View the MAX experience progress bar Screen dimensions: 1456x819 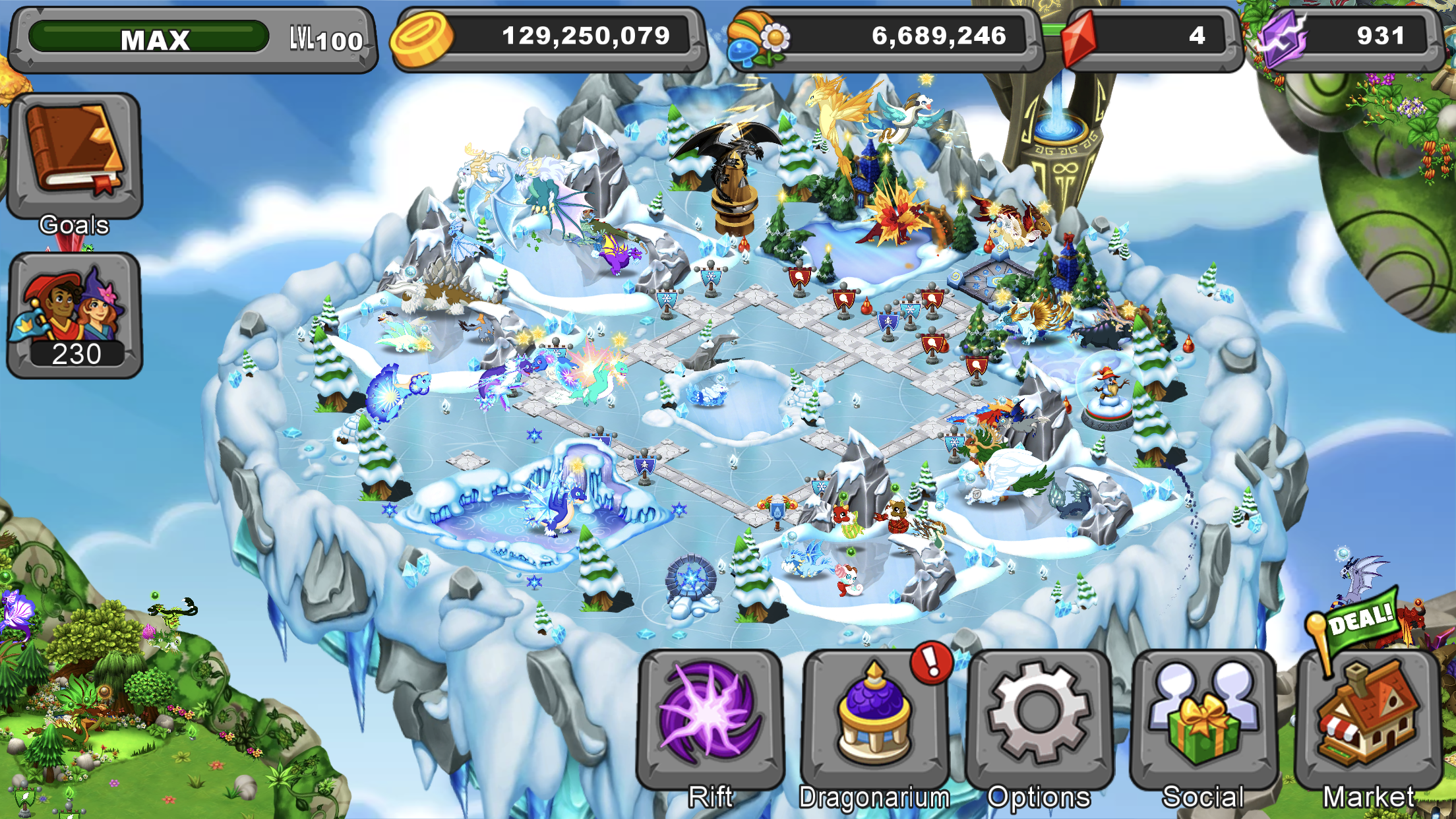[x=152, y=38]
